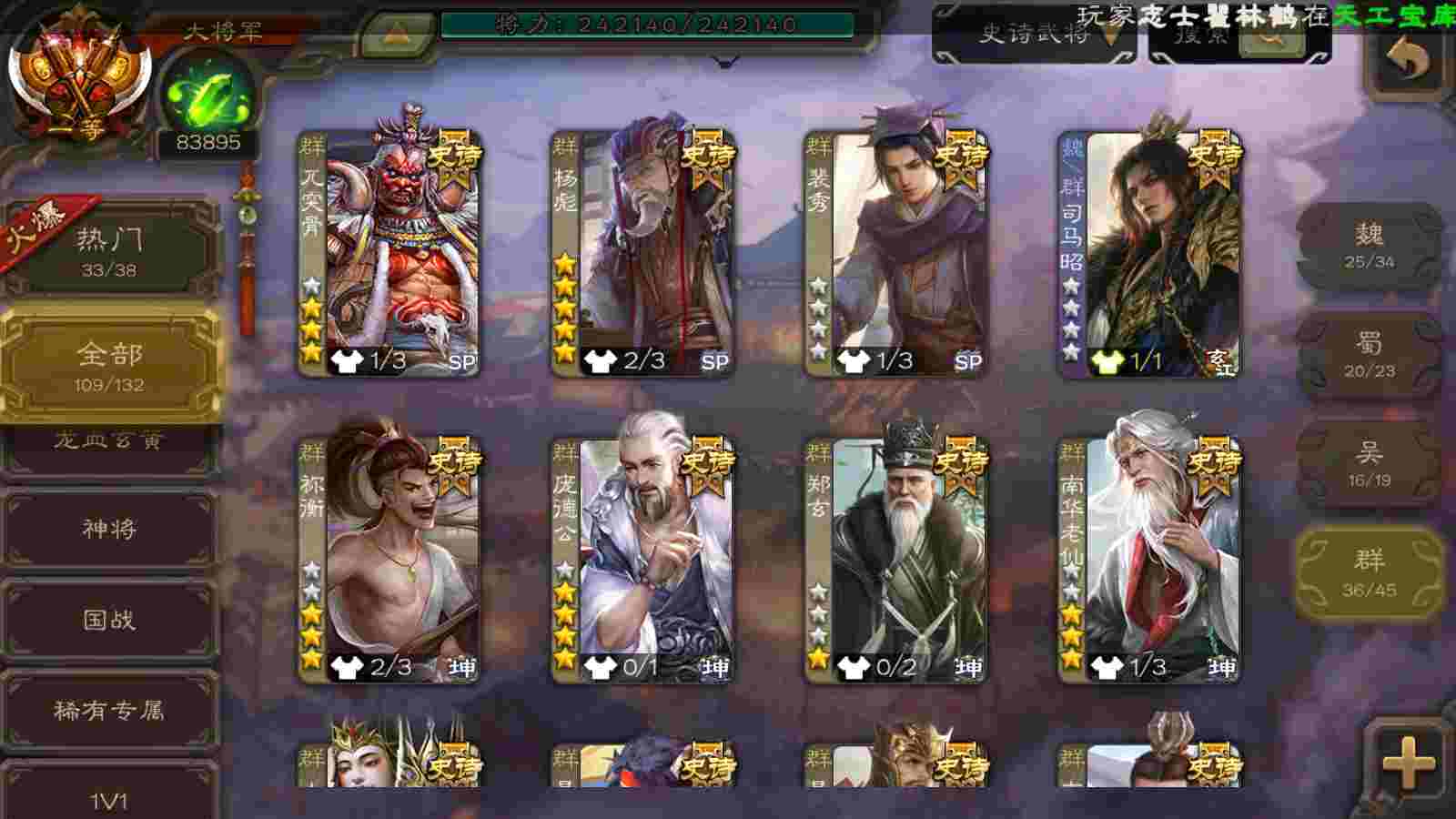Open the 史诗武将 rarity dropdown
The width and height of the screenshot is (1456, 819).
pyautogui.click(x=1036, y=36)
